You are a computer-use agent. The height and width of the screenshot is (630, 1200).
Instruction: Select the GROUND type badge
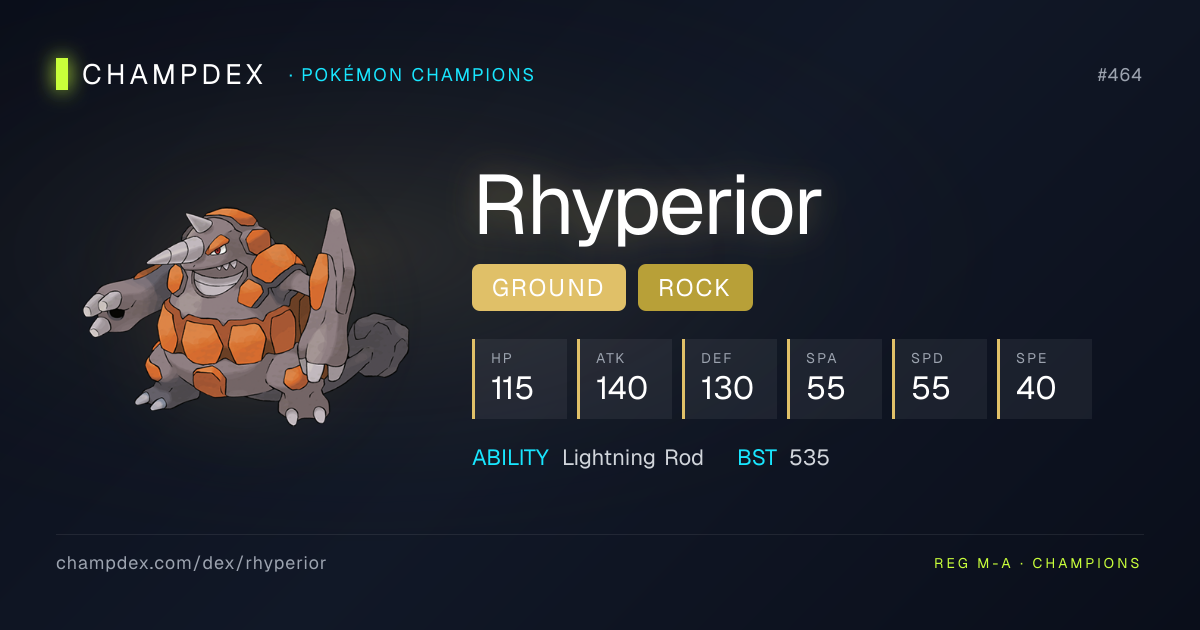pos(548,288)
